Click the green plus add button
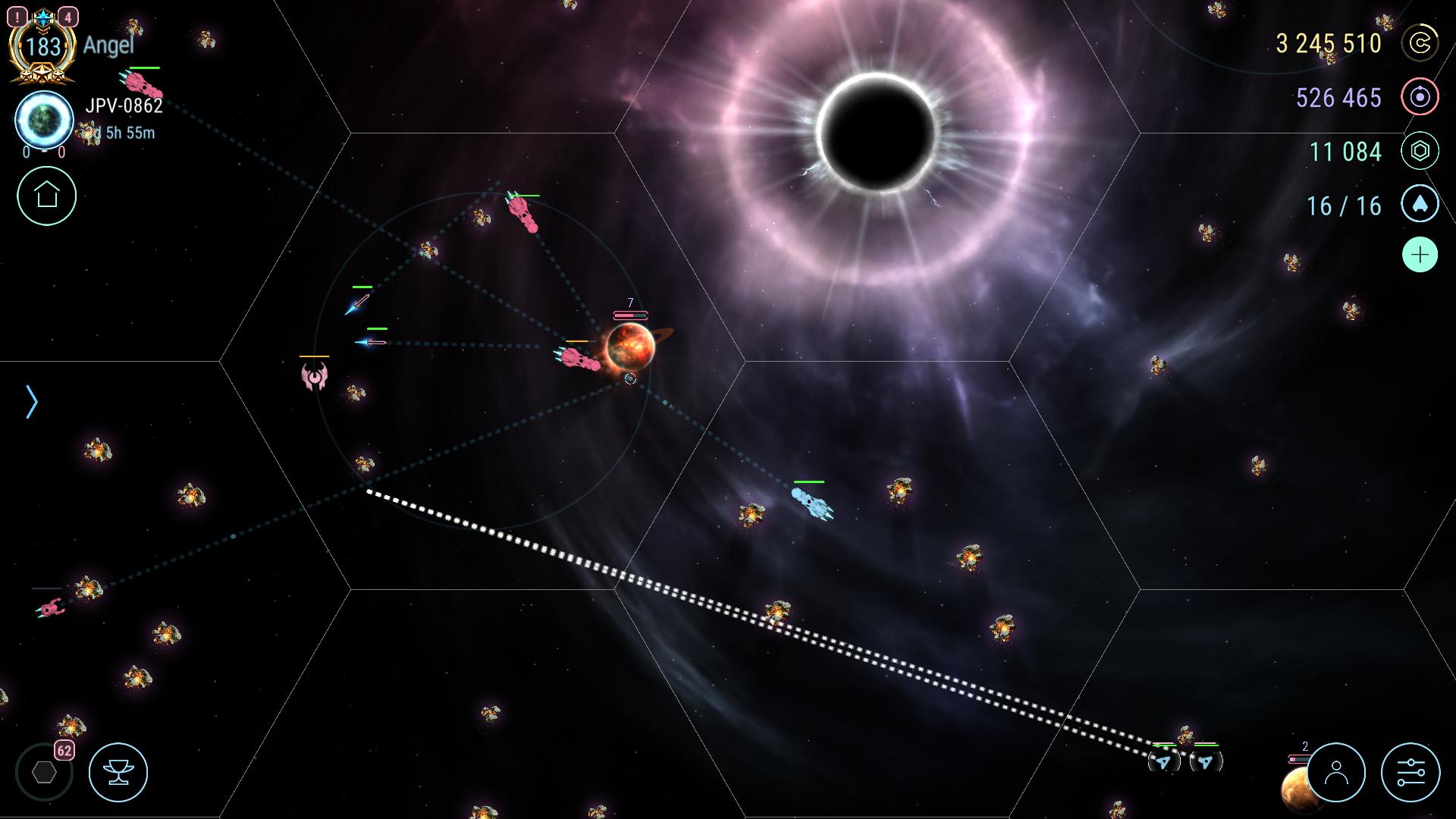The width and height of the screenshot is (1456, 819). [1420, 255]
